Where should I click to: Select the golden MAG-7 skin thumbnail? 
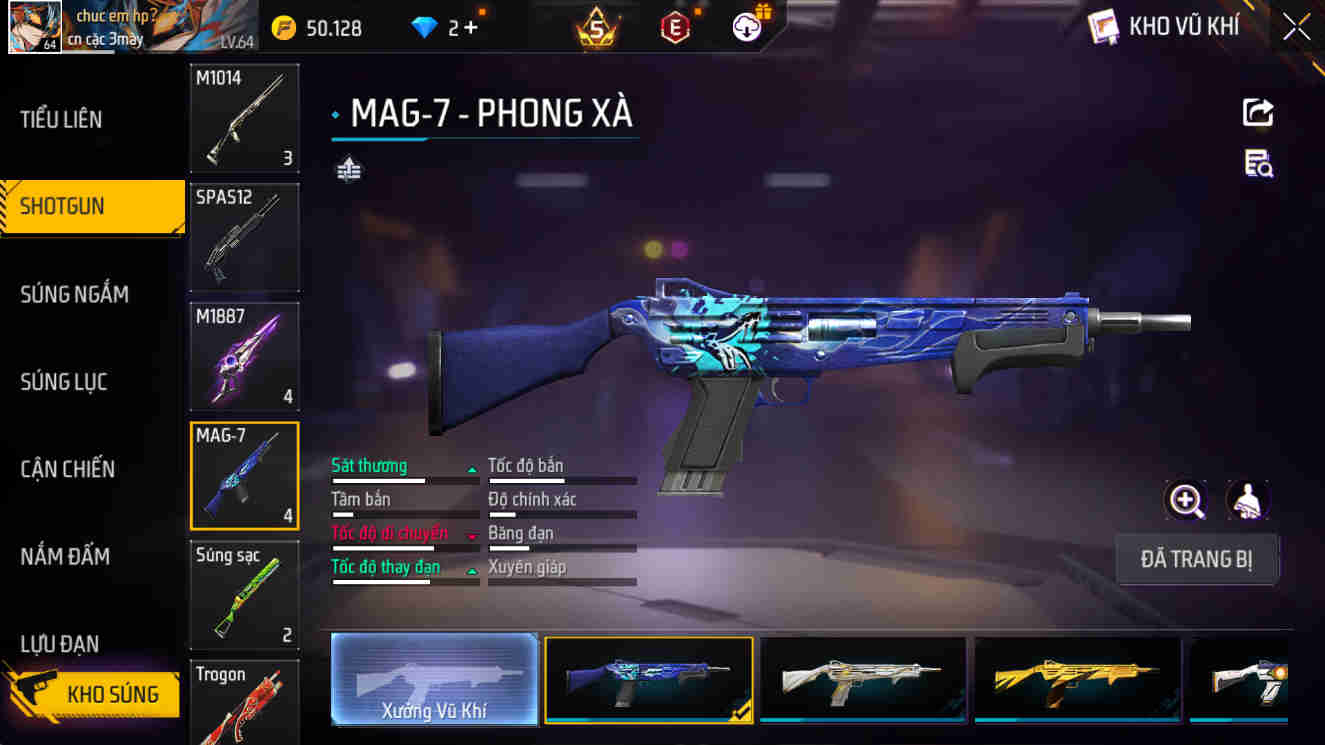(1078, 680)
